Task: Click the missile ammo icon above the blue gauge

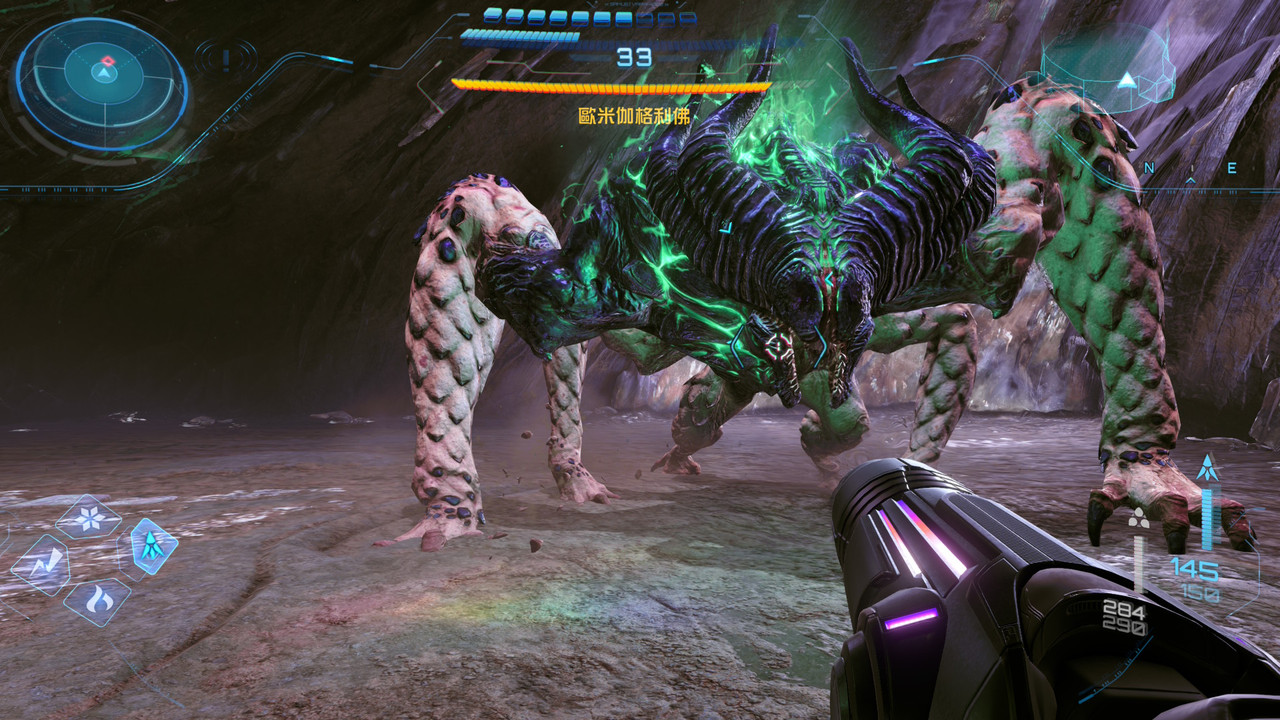Action: coord(1207,467)
